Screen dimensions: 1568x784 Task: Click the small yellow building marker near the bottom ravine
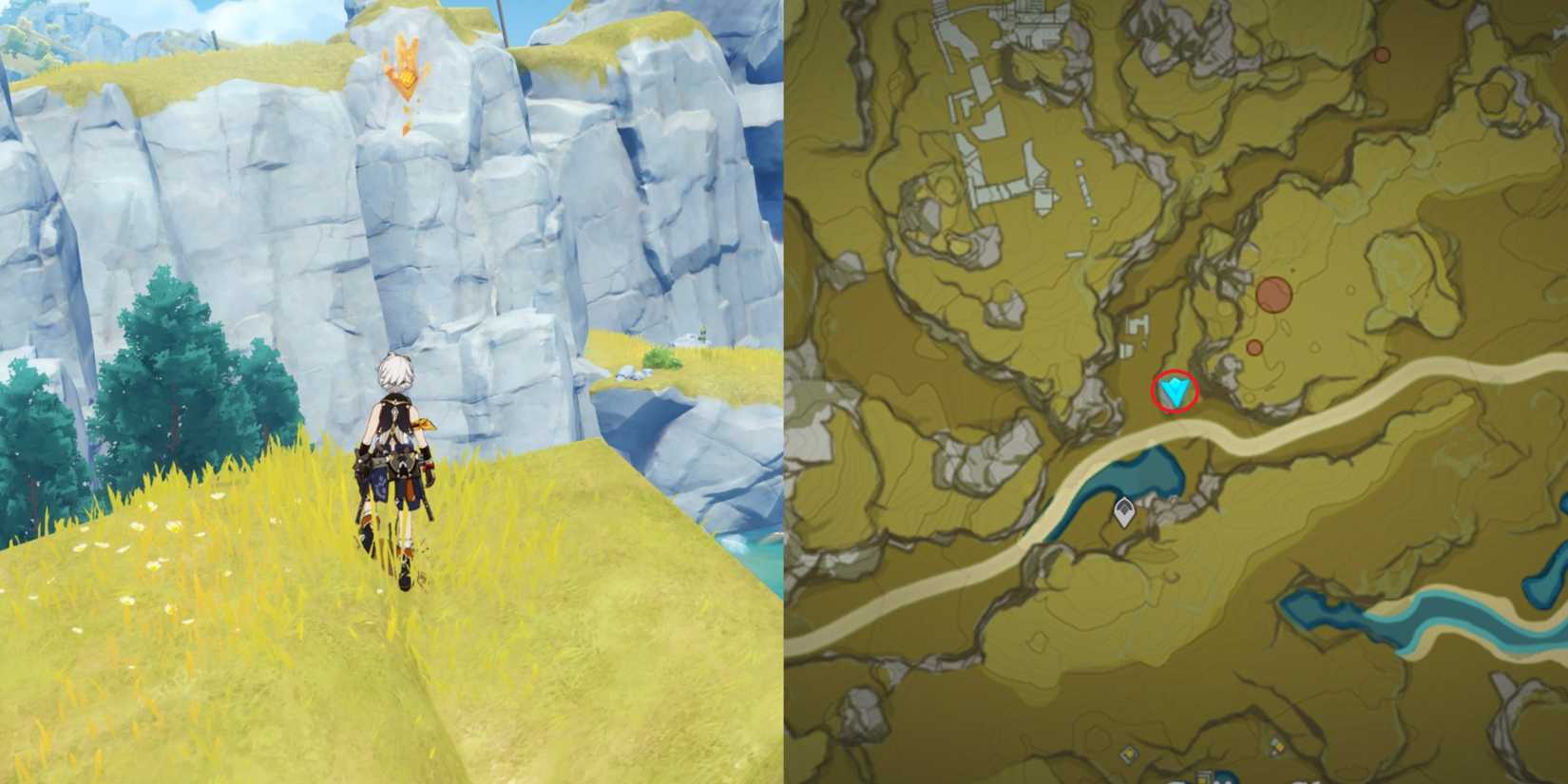coord(1278,747)
